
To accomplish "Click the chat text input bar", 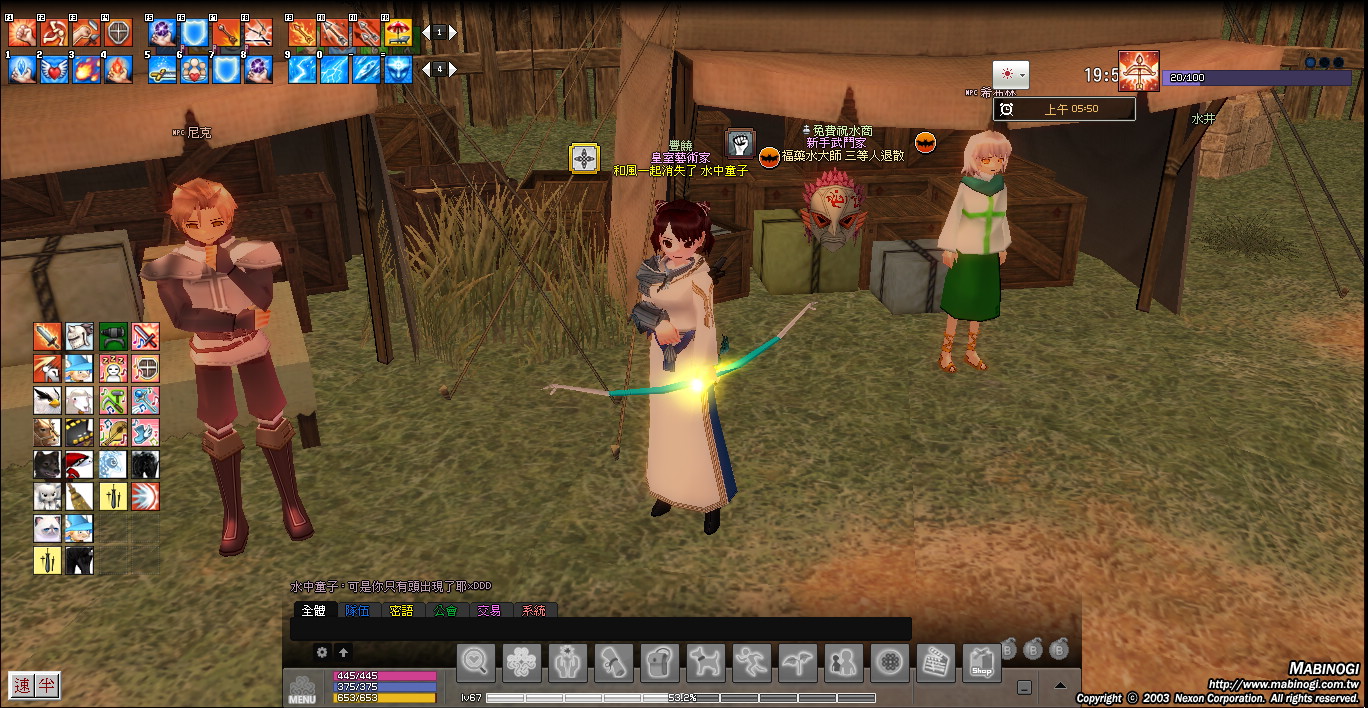I will (600, 629).
